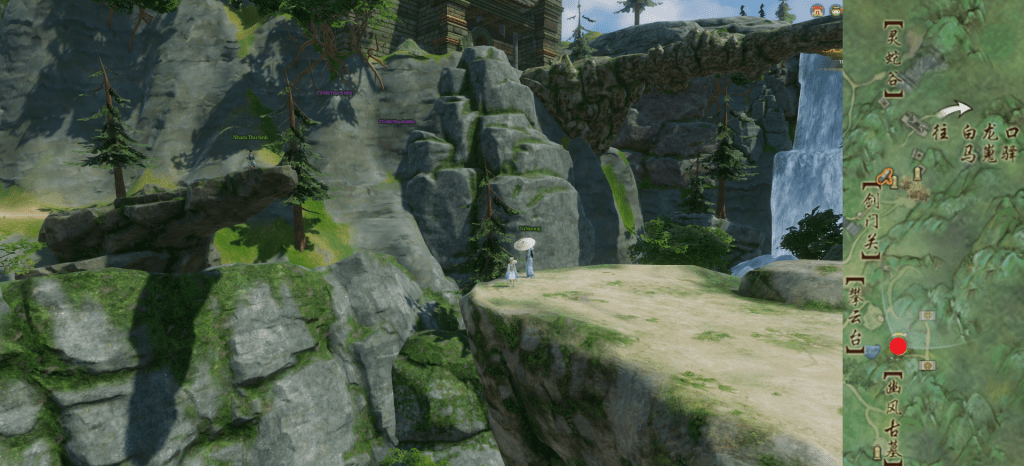
Task: Click the red shop icon above the scene
Action: pos(817,11)
